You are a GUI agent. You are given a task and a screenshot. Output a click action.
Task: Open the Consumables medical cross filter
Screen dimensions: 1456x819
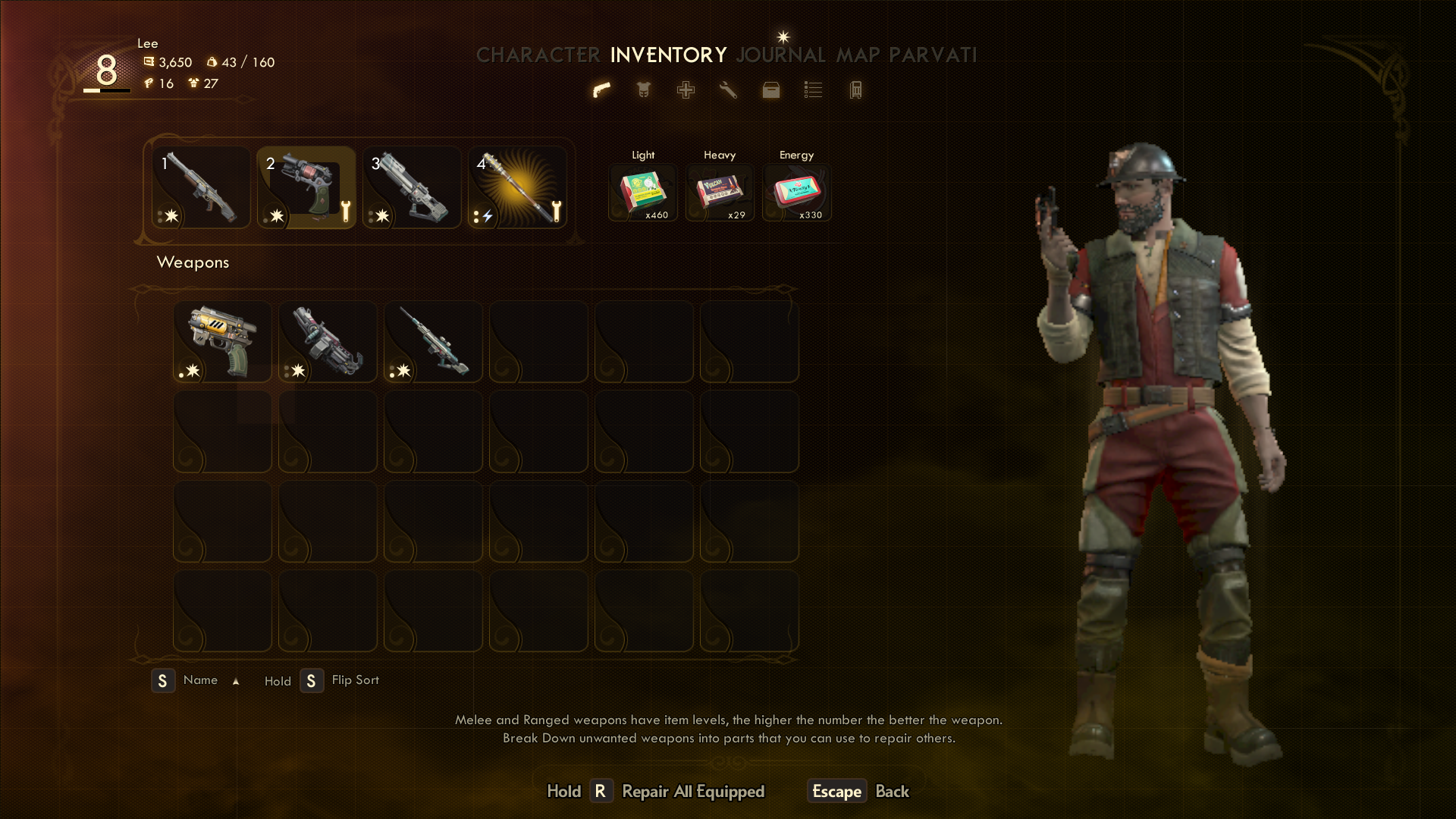(x=685, y=90)
